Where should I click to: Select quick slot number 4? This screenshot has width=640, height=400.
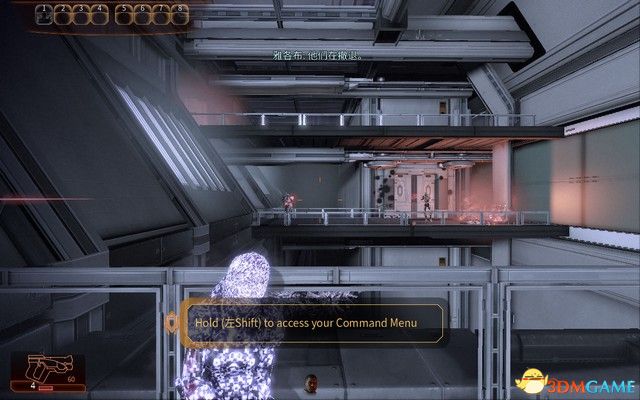[x=98, y=14]
